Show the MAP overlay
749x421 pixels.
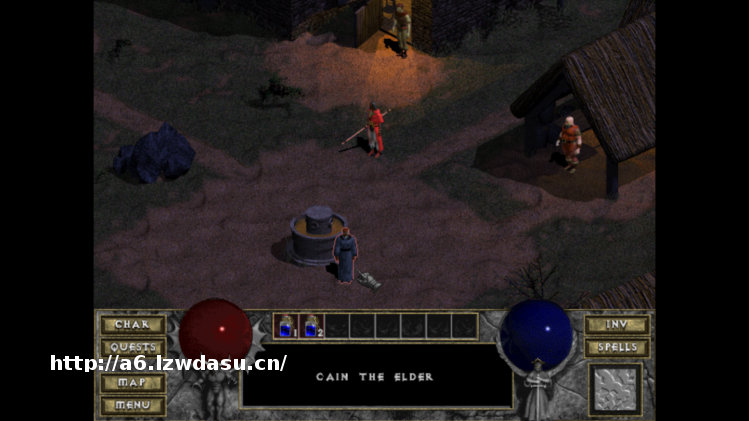click(x=132, y=383)
